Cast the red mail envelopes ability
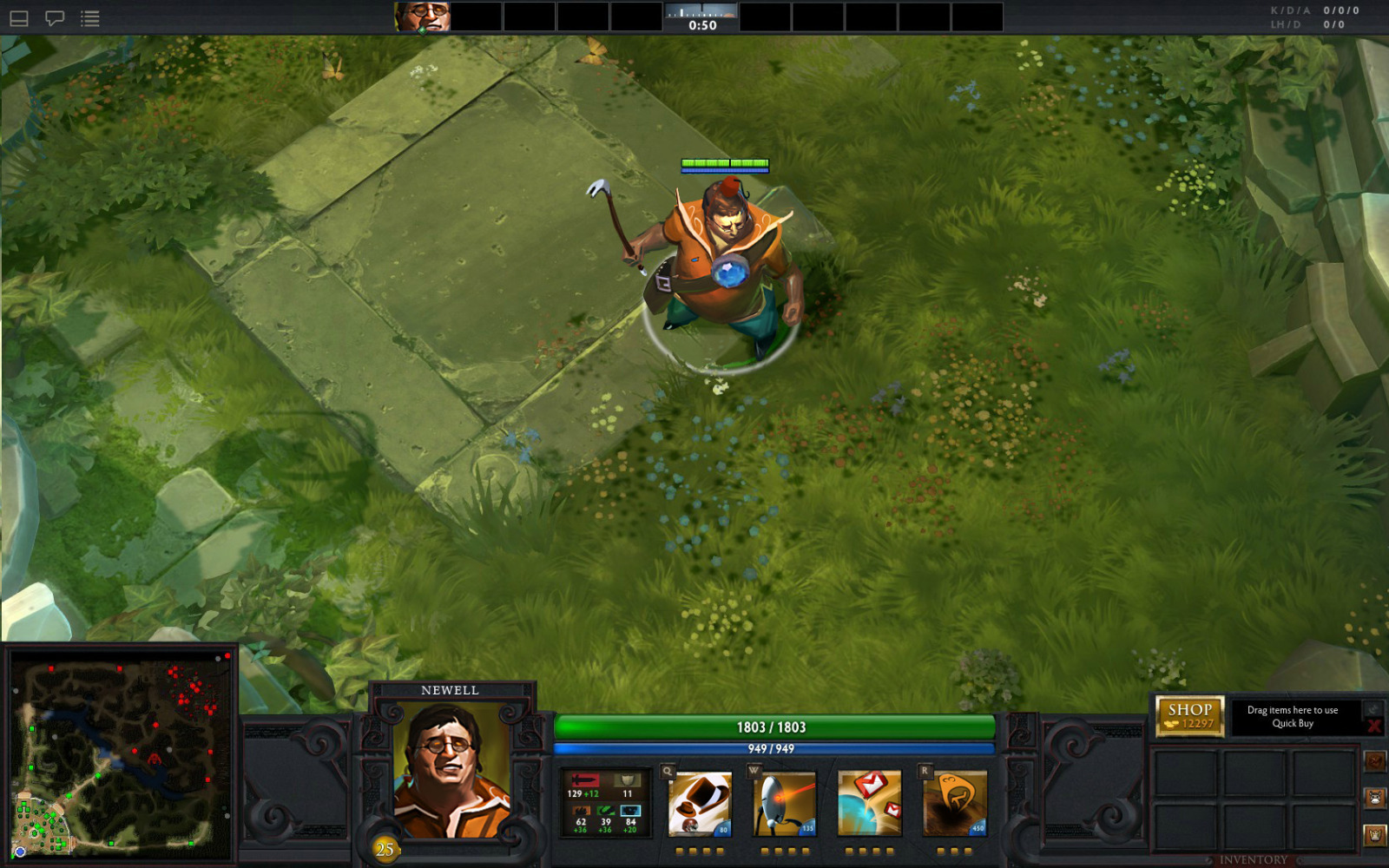Image resolution: width=1389 pixels, height=868 pixels. pyautogui.click(x=870, y=804)
